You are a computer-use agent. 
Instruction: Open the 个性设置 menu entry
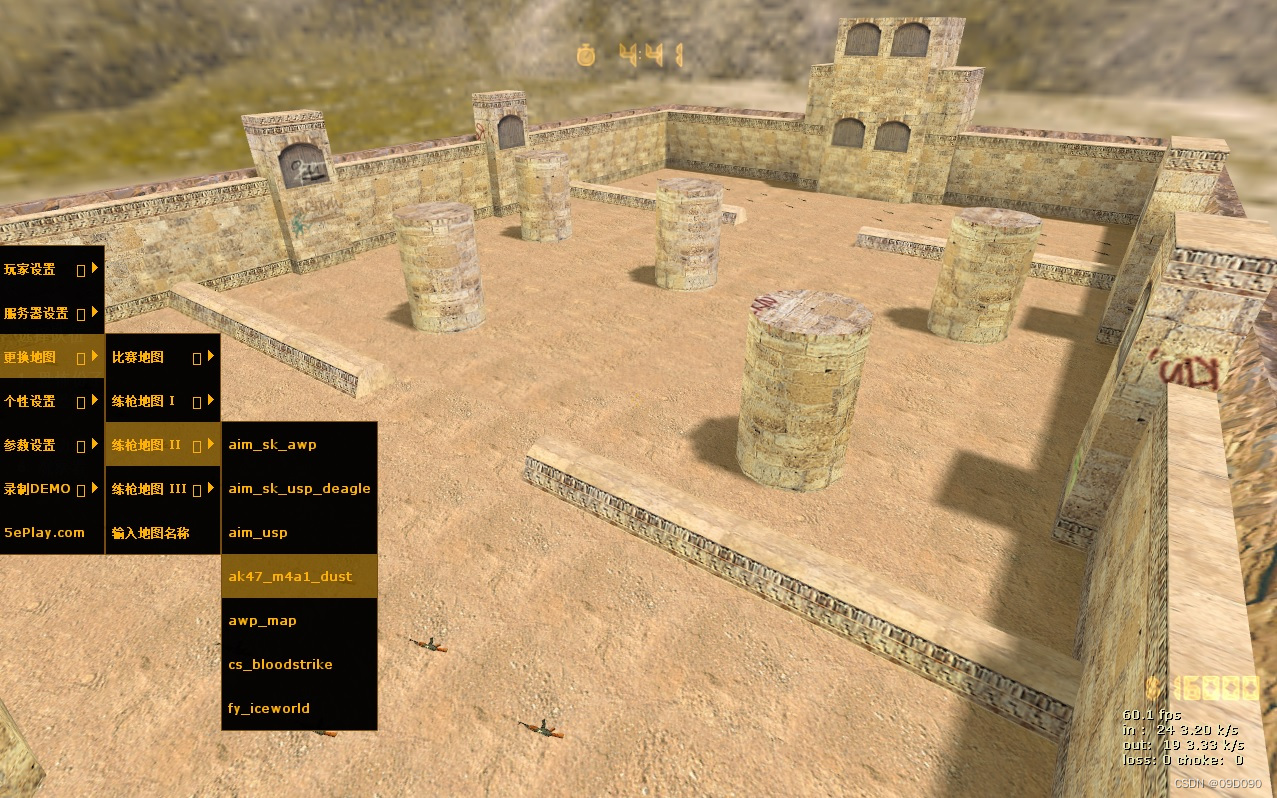(51, 401)
